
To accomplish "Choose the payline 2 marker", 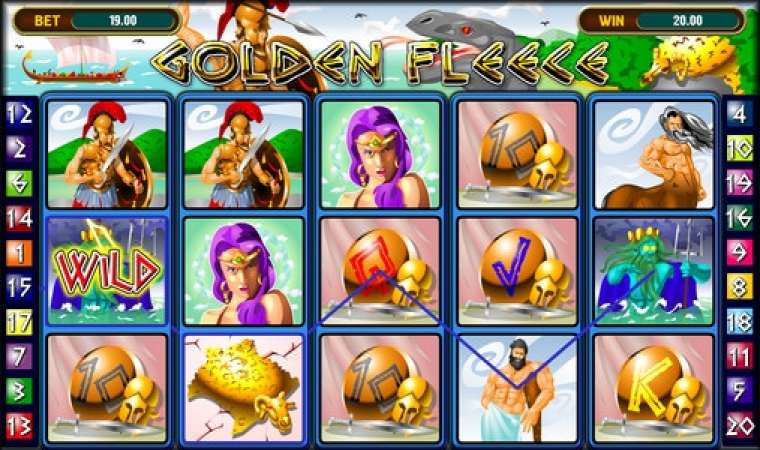I will click(19, 149).
